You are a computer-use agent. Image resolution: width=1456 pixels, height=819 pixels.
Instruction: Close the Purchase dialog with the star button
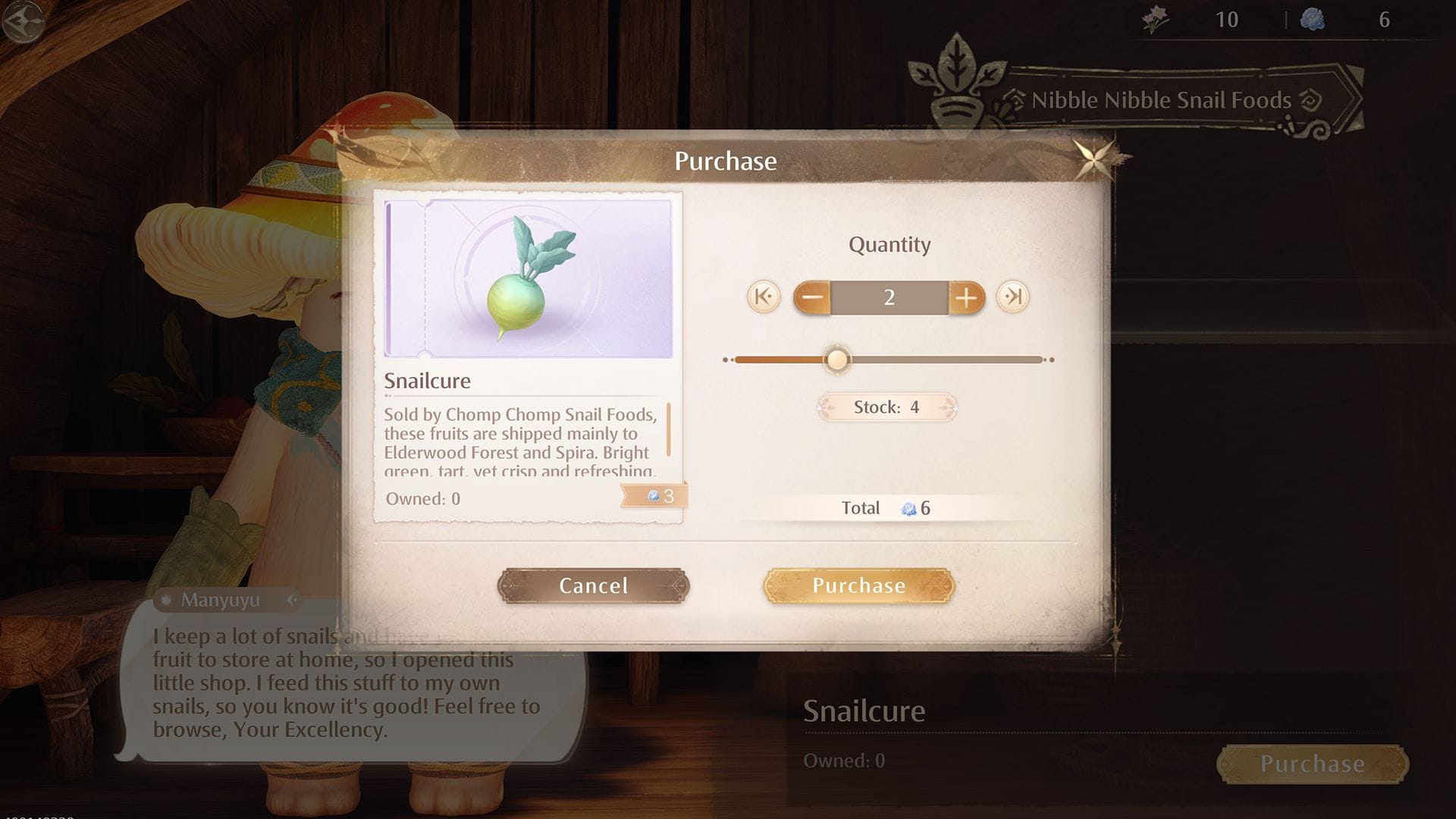[1094, 161]
